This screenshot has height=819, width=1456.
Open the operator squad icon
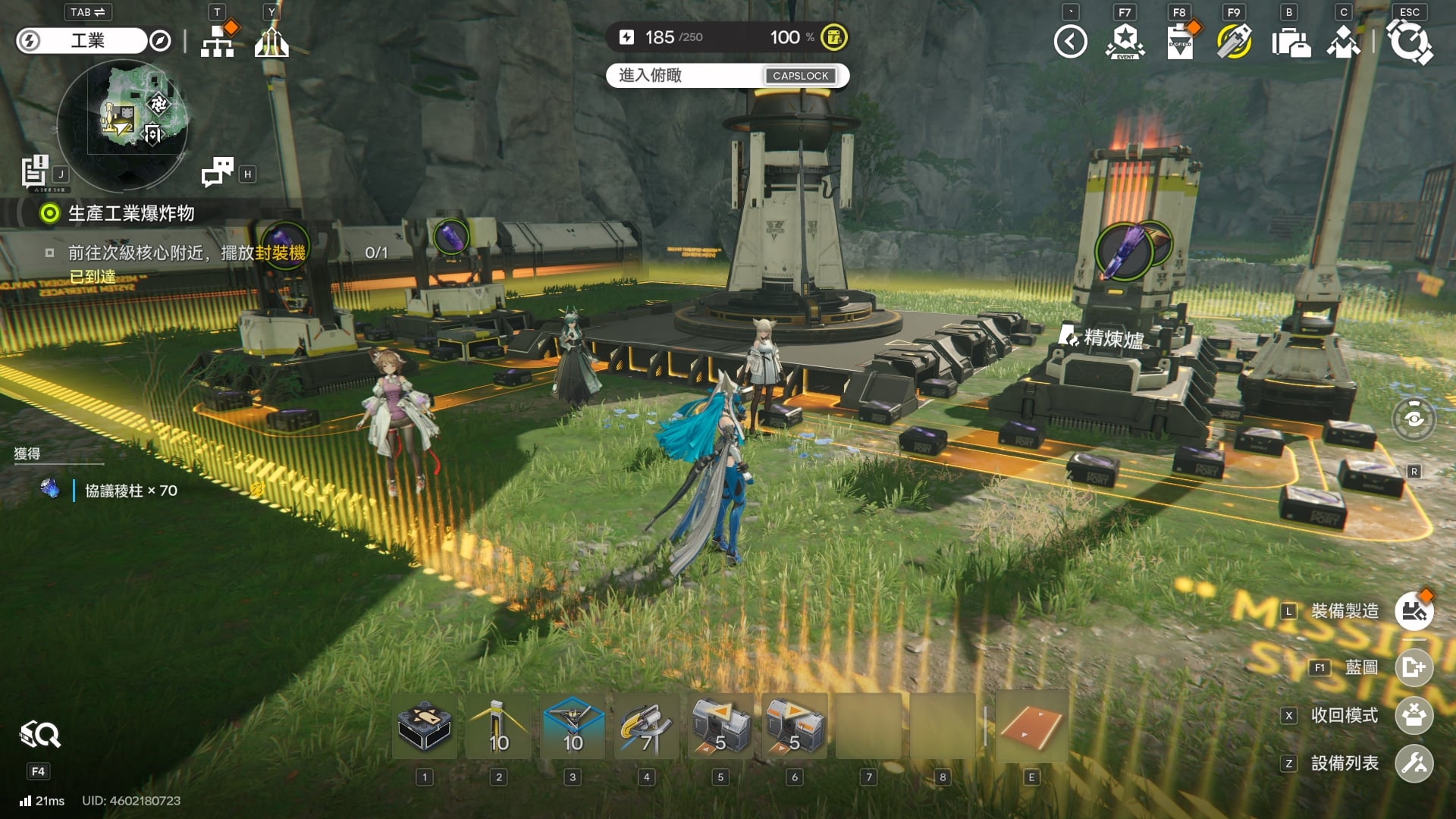(1343, 42)
